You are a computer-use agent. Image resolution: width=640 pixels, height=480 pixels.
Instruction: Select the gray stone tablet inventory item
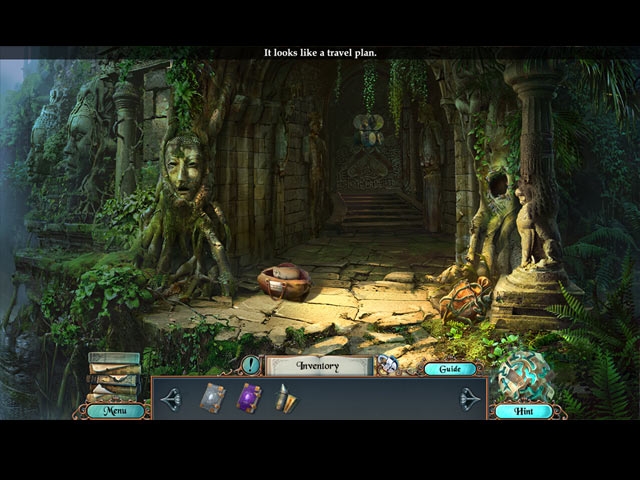[213, 398]
